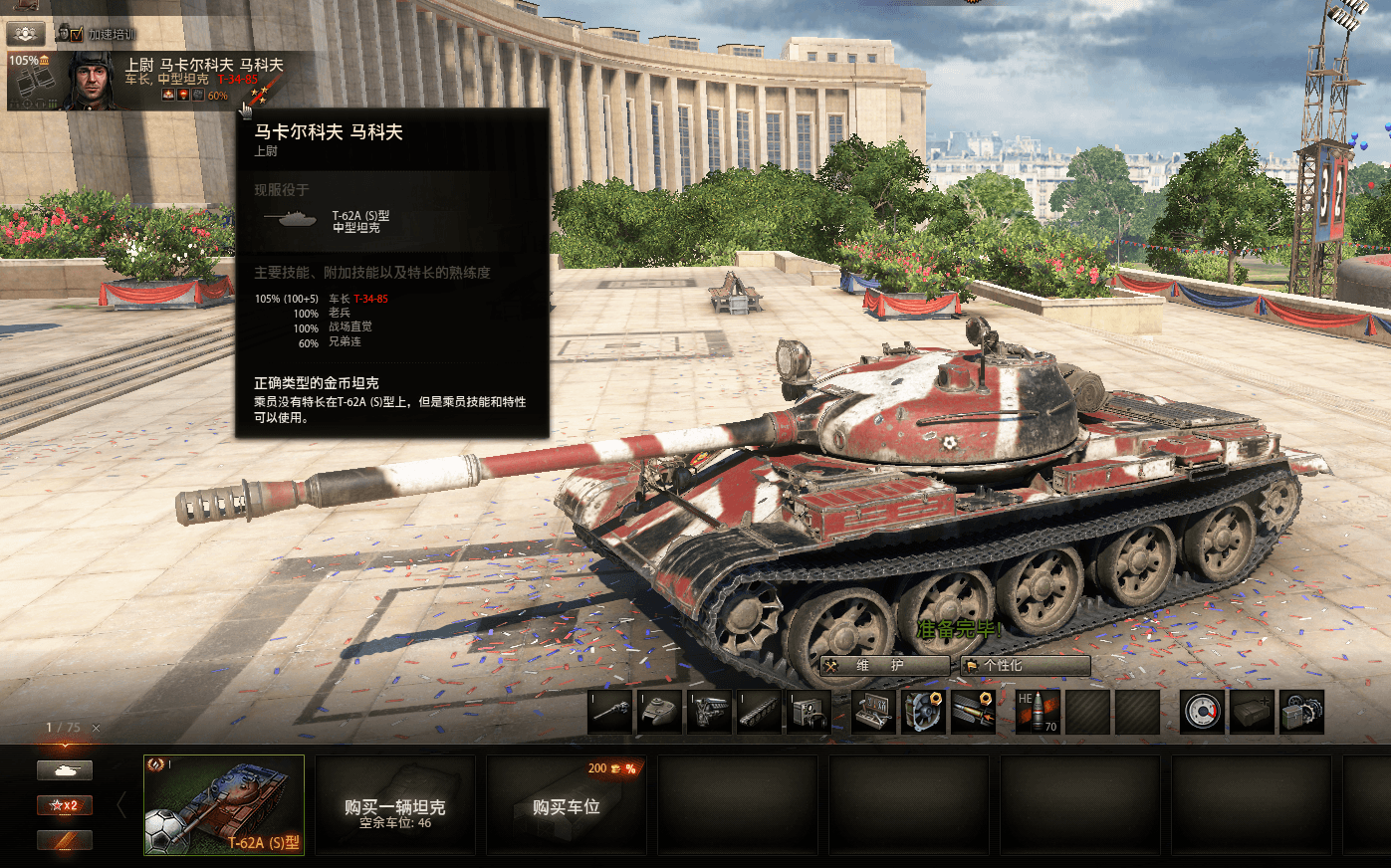The width and height of the screenshot is (1391, 868).
Task: Toggle the 加速培训 accelerated training checkbox
Action: pyautogui.click(x=77, y=34)
